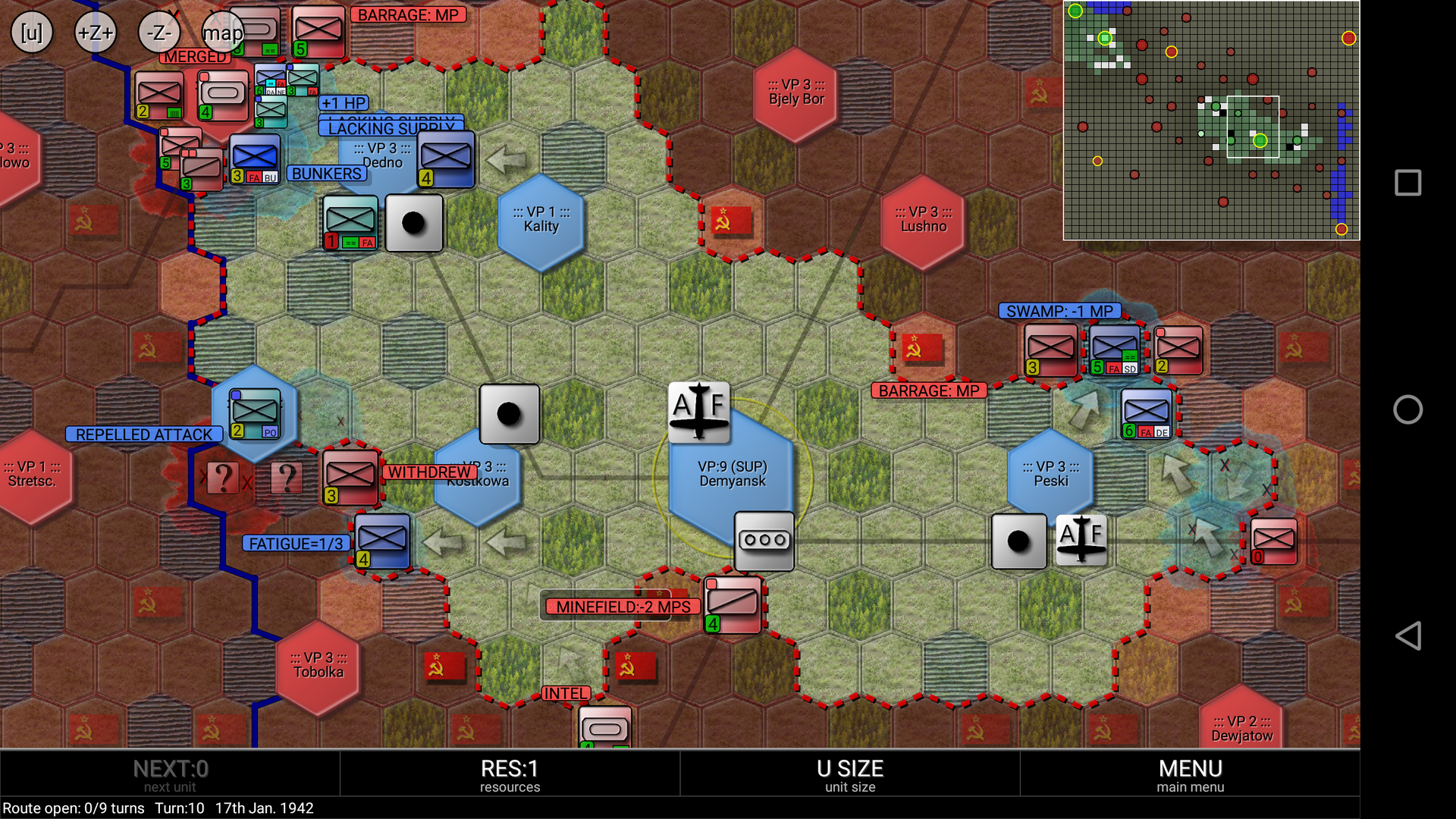This screenshot has width=1456, height=819.
Task: Toggle unit size display via U SIZE
Action: point(849,772)
